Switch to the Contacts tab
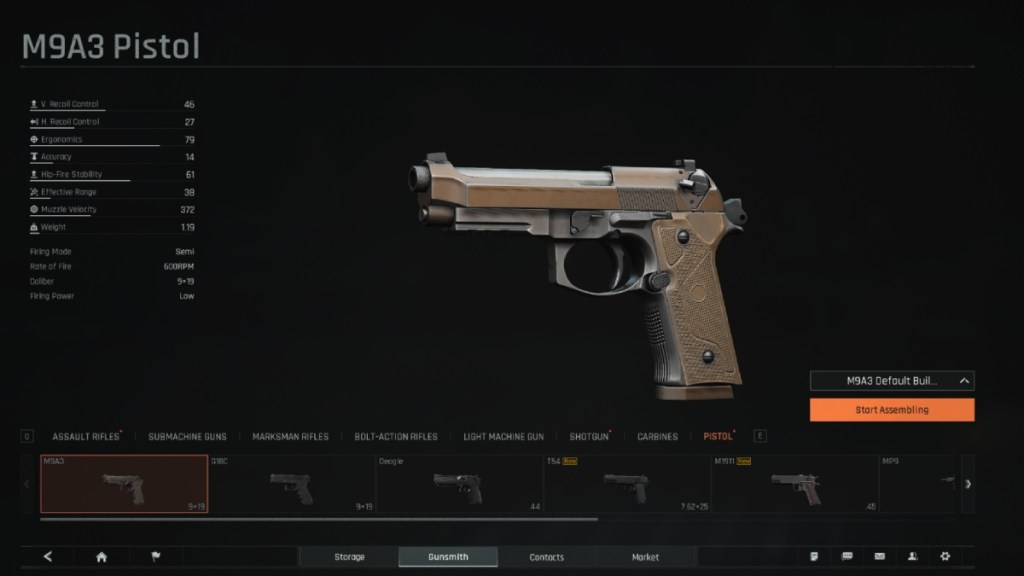Viewport: 1024px width, 576px height. (546, 557)
